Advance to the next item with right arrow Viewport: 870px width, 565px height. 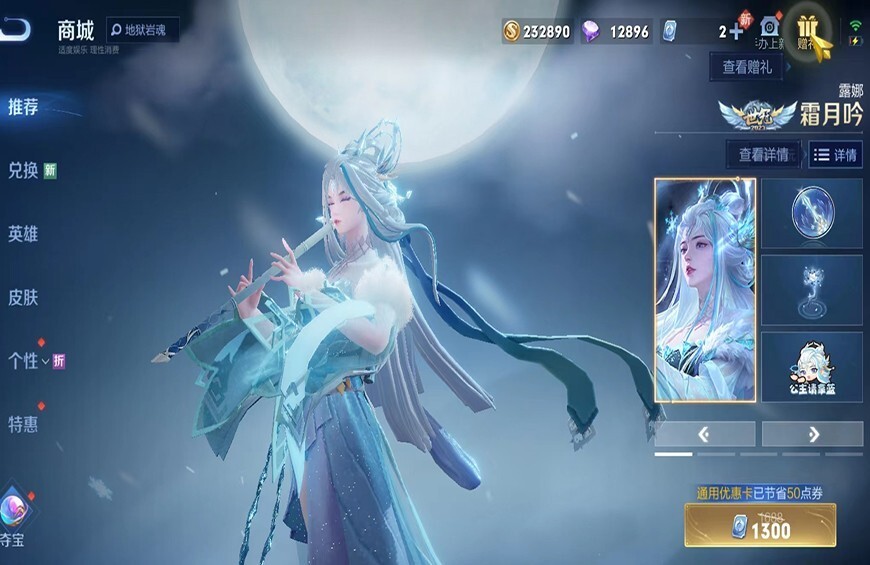[812, 434]
